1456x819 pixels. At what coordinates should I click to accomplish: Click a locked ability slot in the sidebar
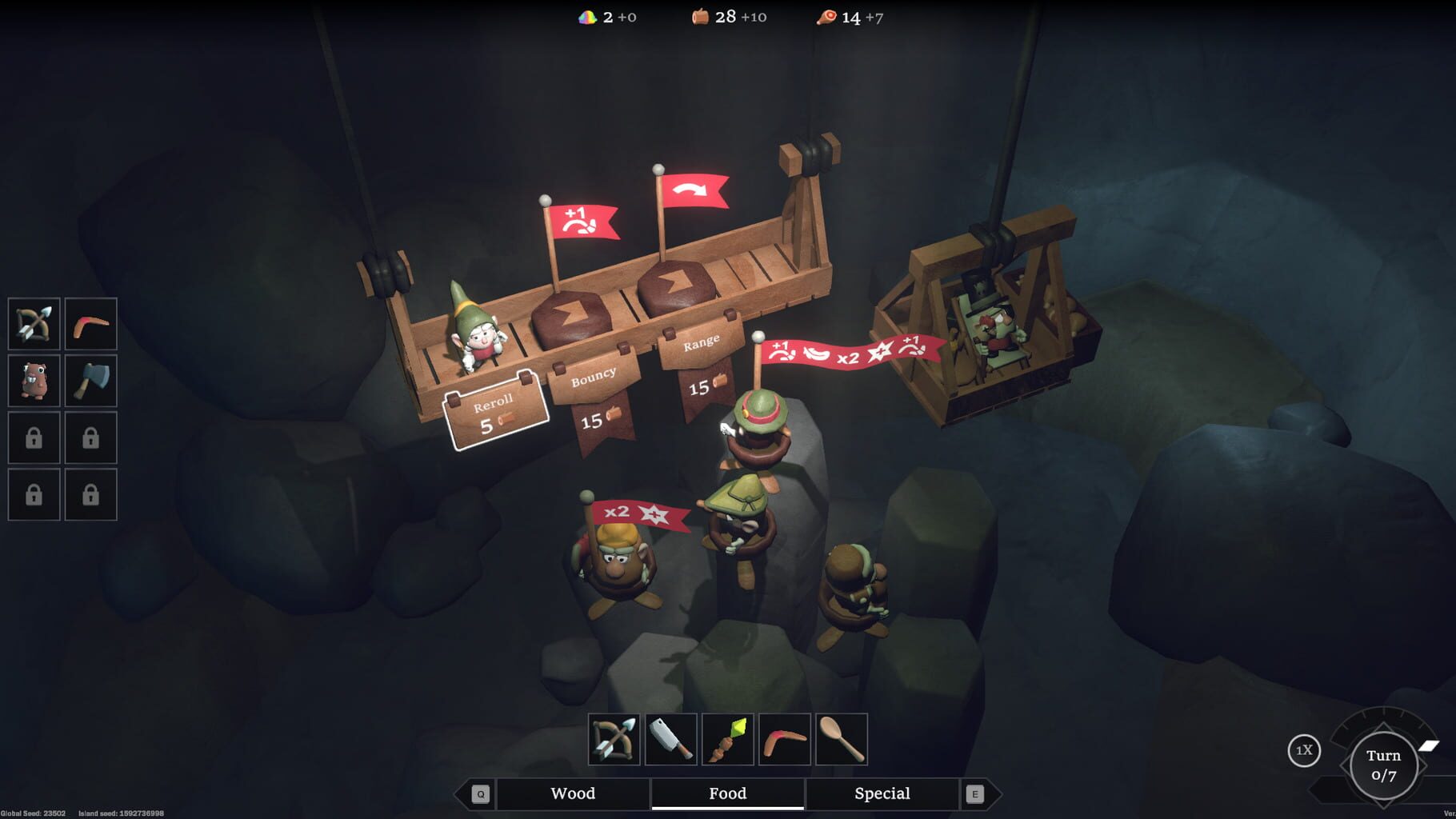click(33, 437)
